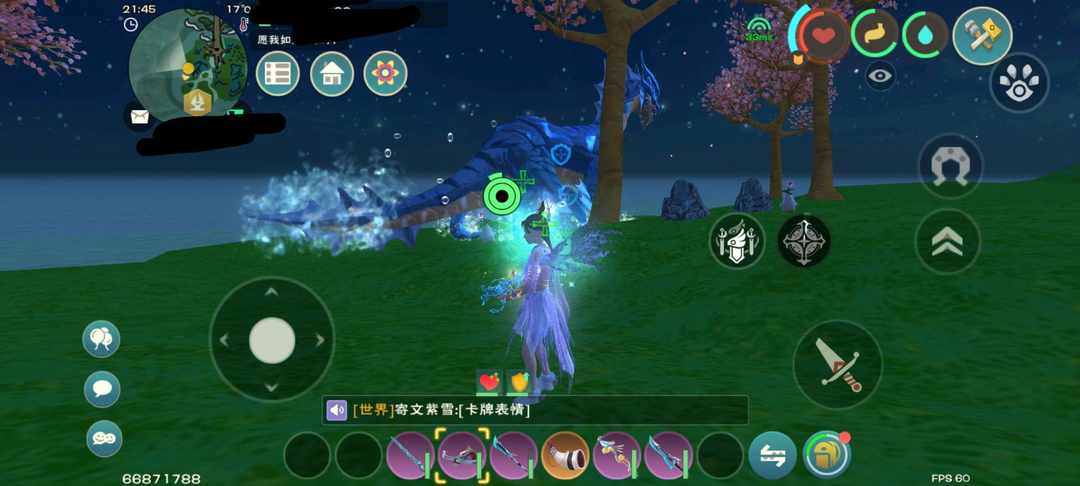Select the winged staff hotbar slot
The height and width of the screenshot is (486, 1080).
[617, 455]
